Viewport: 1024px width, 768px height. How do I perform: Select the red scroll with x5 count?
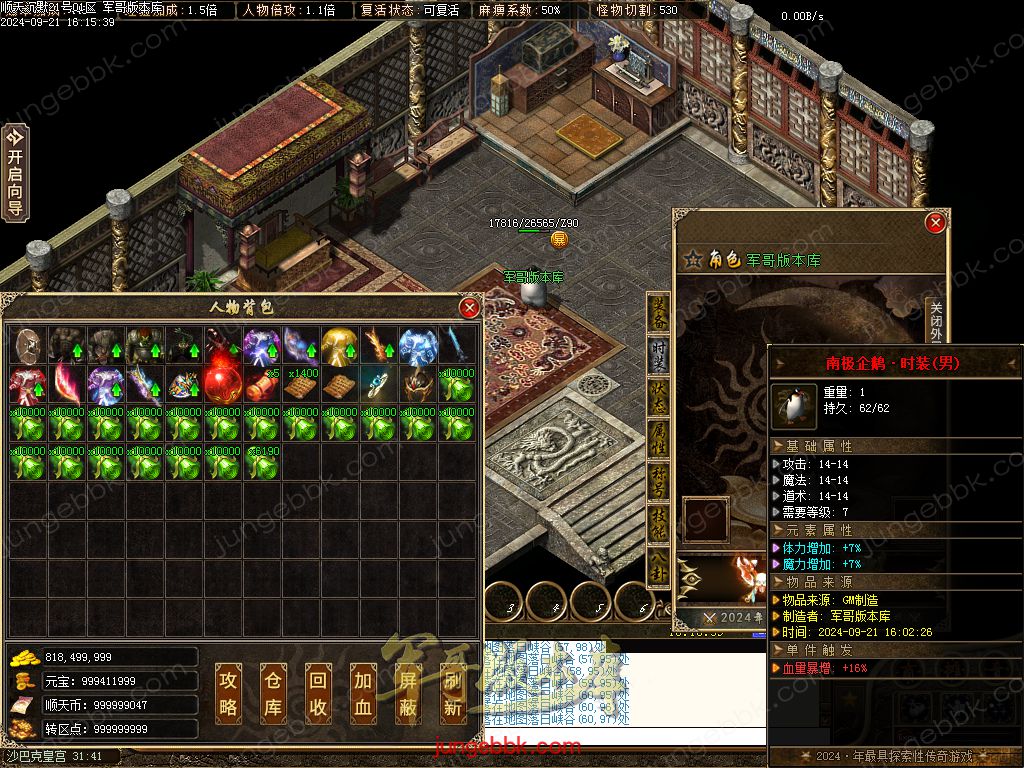pyautogui.click(x=262, y=384)
